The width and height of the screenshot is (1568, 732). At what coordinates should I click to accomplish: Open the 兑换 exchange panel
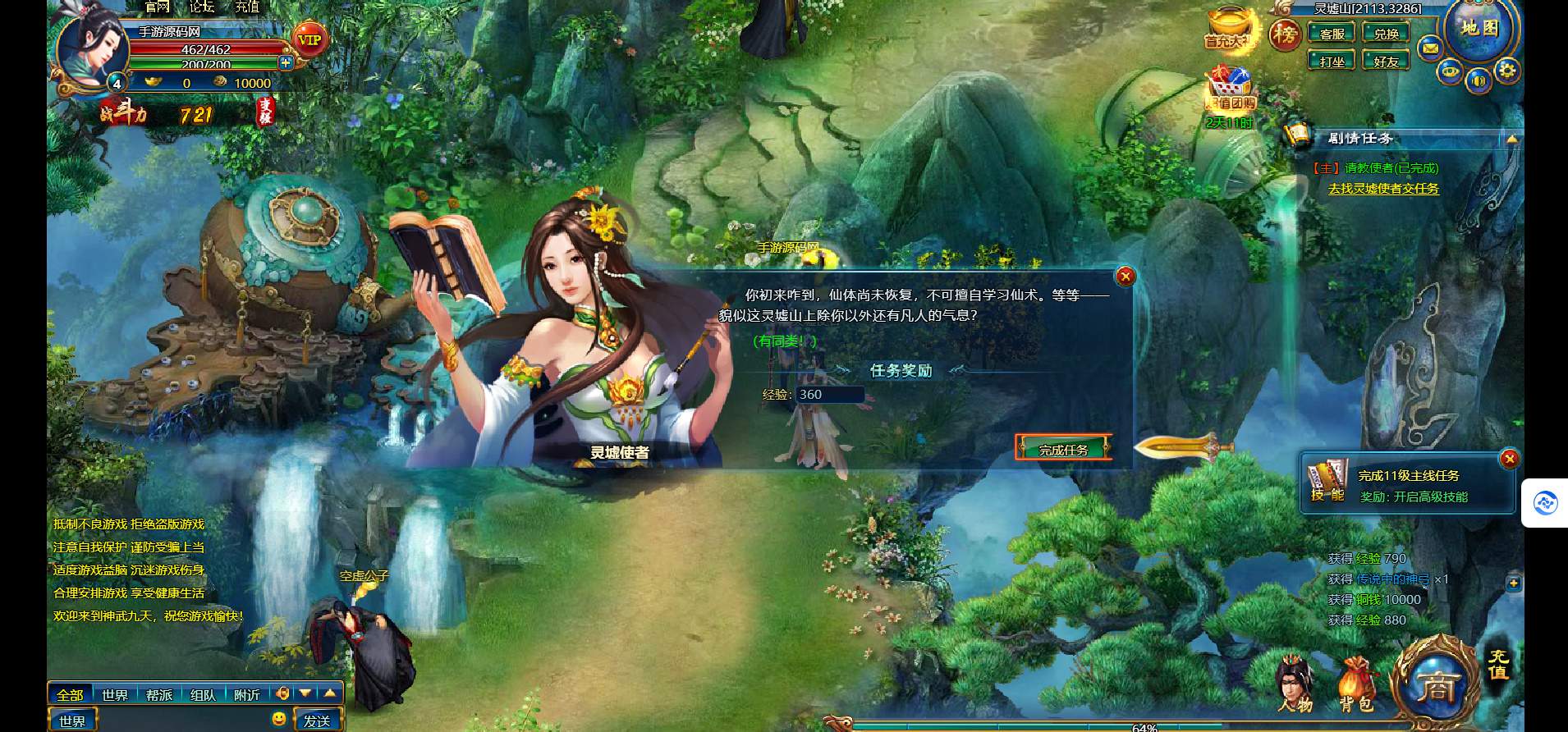[1386, 34]
